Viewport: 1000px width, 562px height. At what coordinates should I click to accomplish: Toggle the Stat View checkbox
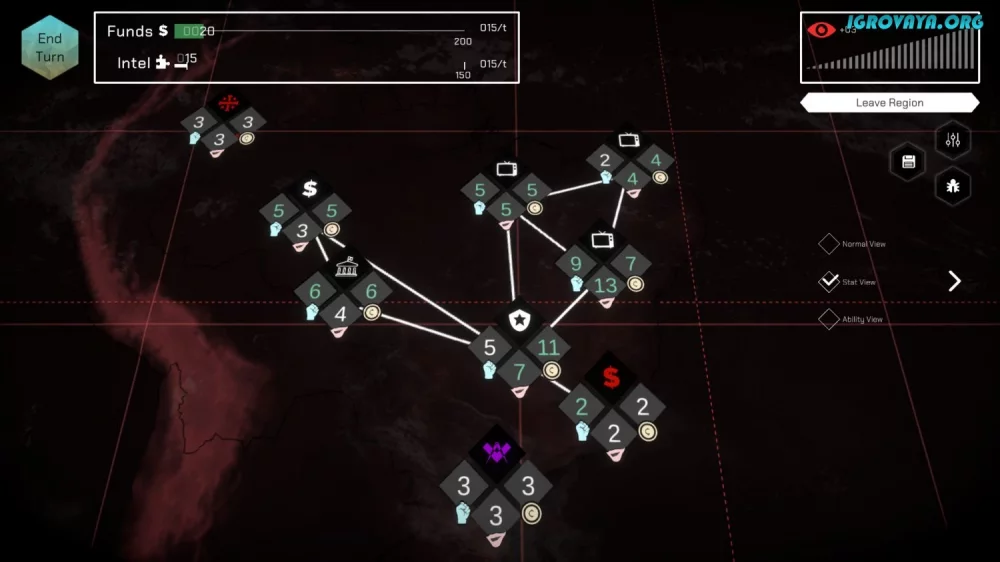point(829,282)
